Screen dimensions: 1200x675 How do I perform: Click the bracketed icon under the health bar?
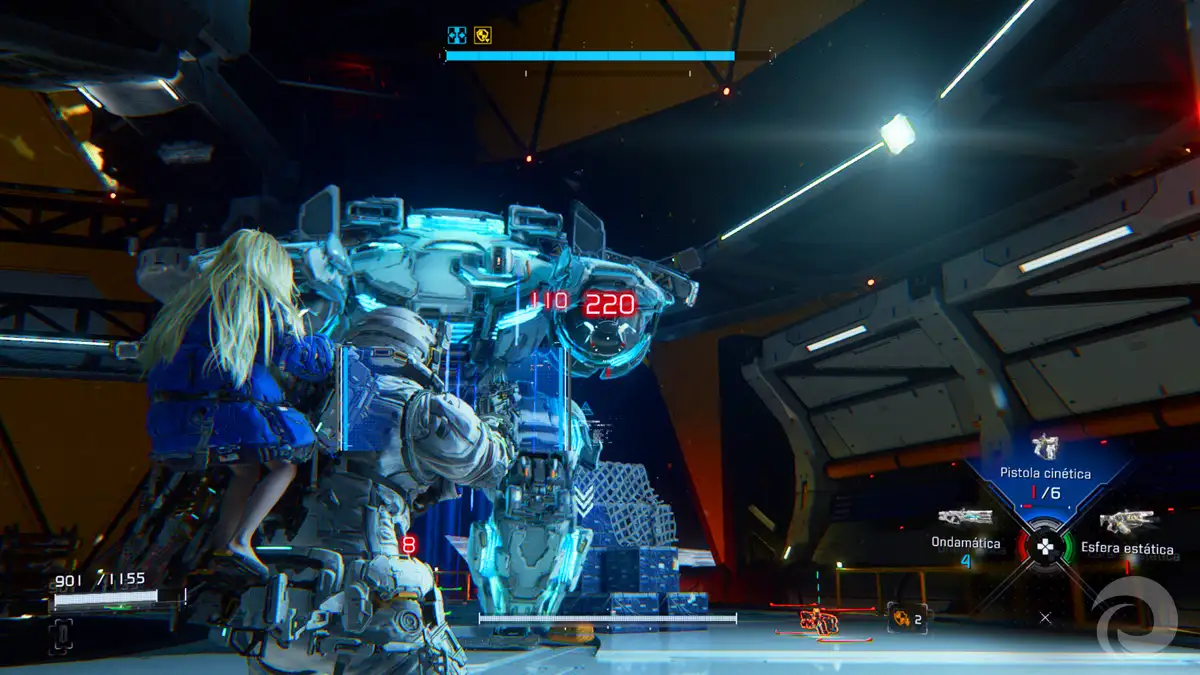pyautogui.click(x=61, y=633)
